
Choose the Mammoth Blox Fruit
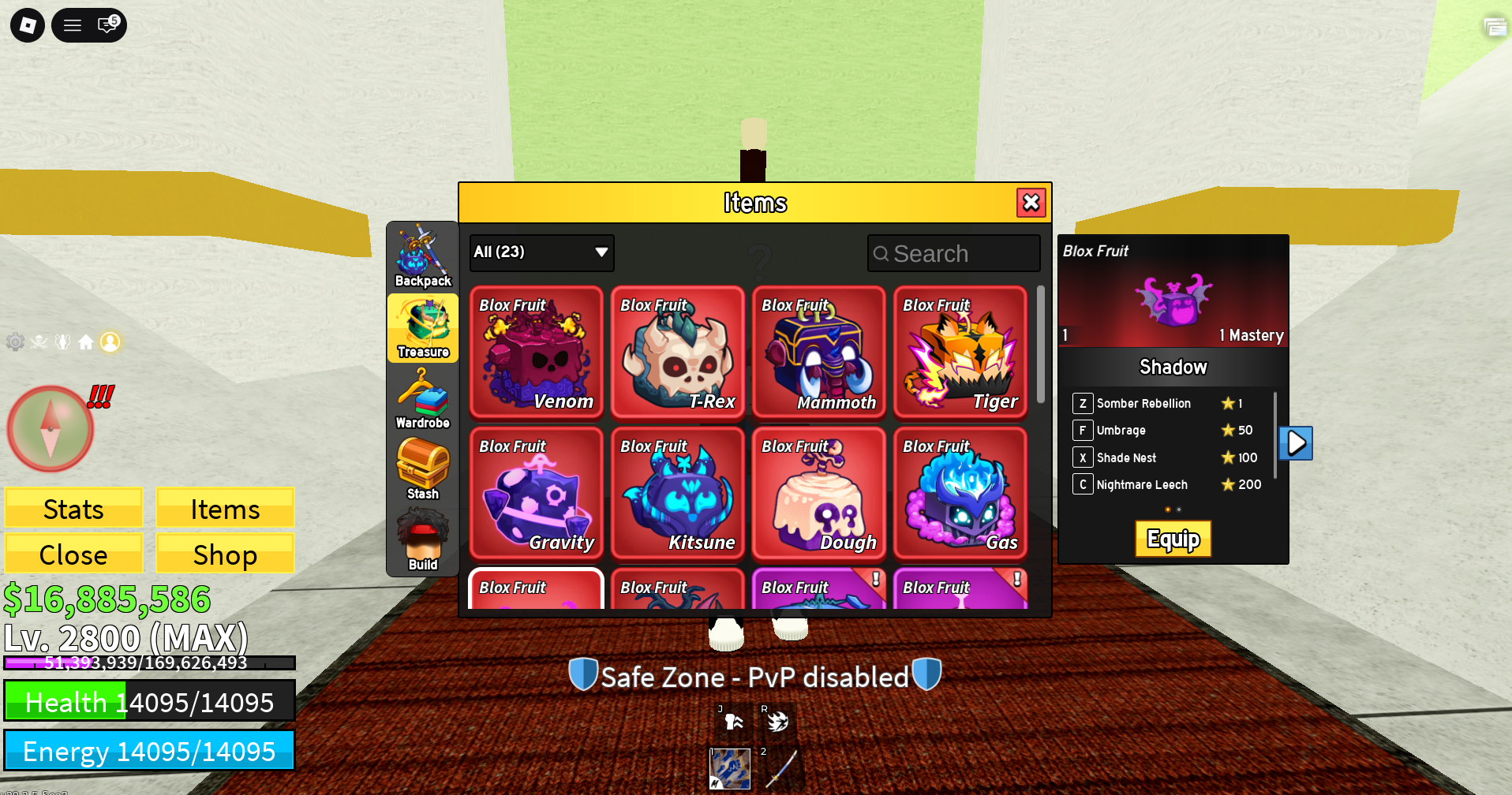pos(818,352)
